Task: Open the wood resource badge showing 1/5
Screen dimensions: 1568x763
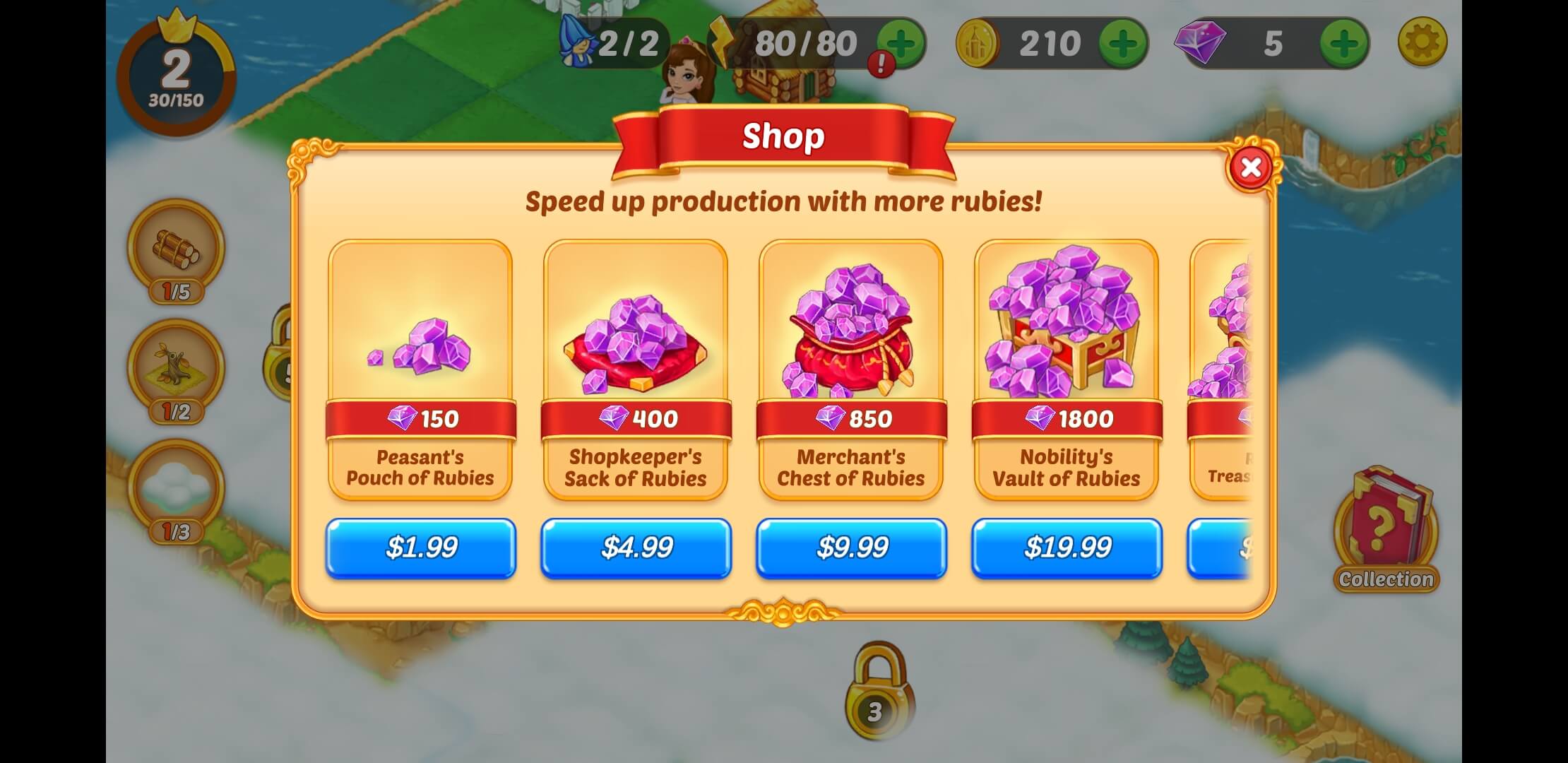Action: tap(176, 254)
